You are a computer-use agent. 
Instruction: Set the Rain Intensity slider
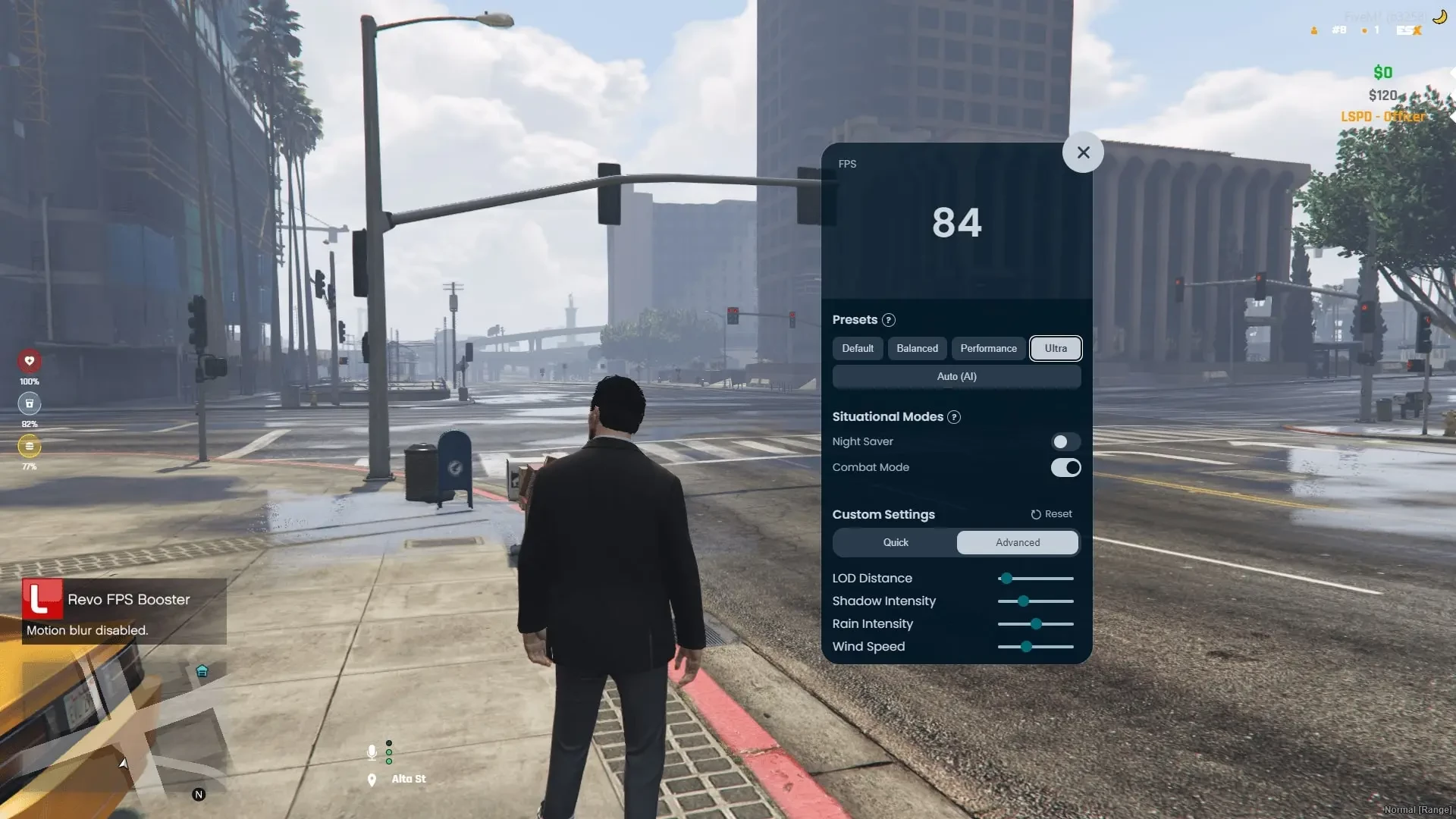pos(1036,624)
